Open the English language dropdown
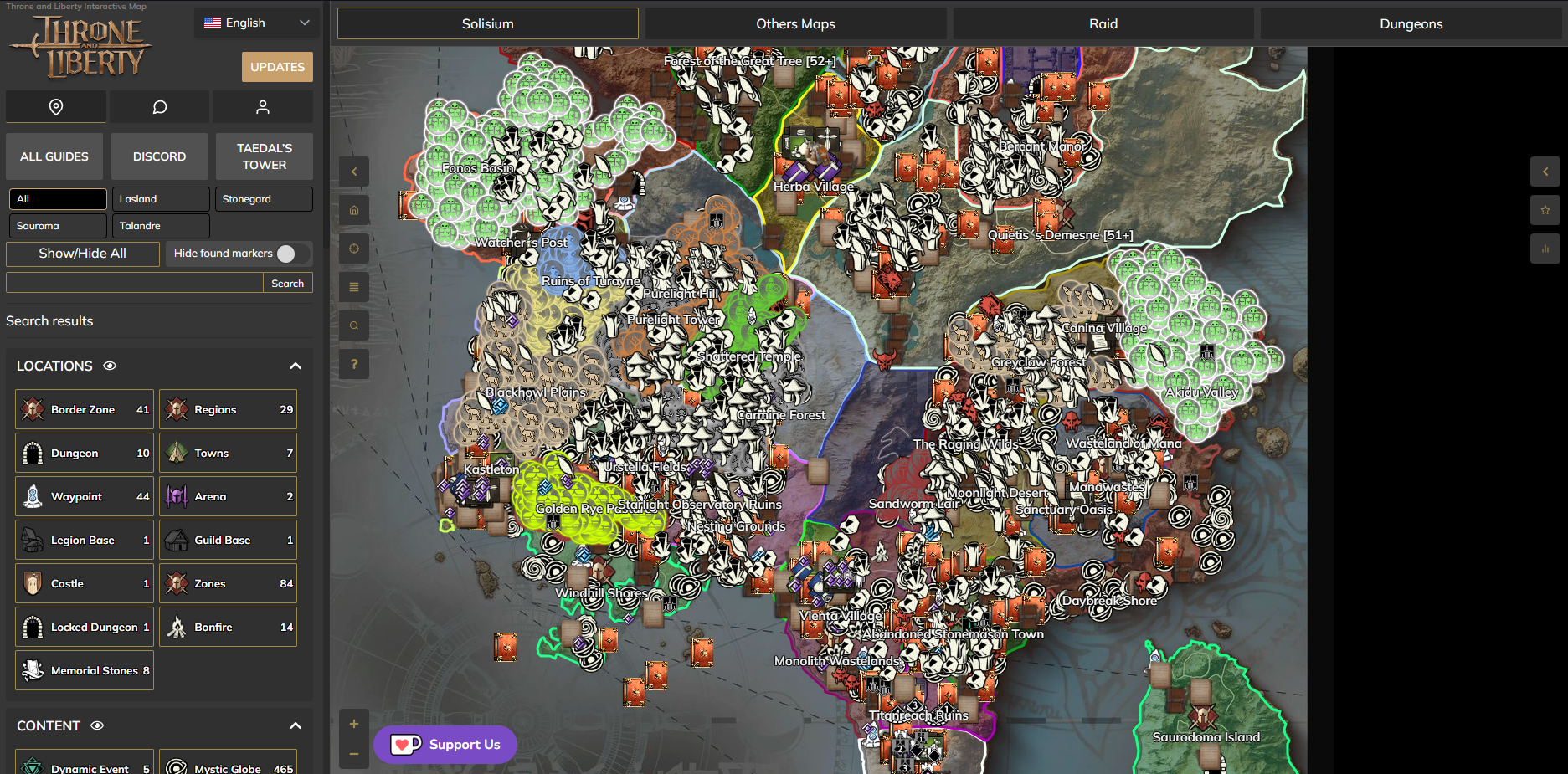The width and height of the screenshot is (1568, 774). [x=255, y=23]
